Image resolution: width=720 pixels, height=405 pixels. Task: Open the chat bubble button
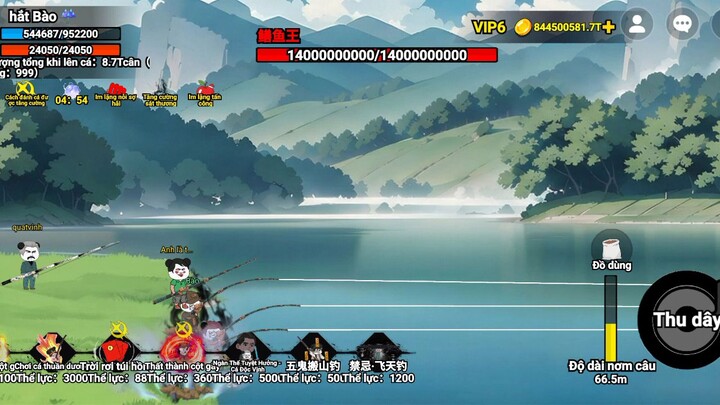point(682,25)
